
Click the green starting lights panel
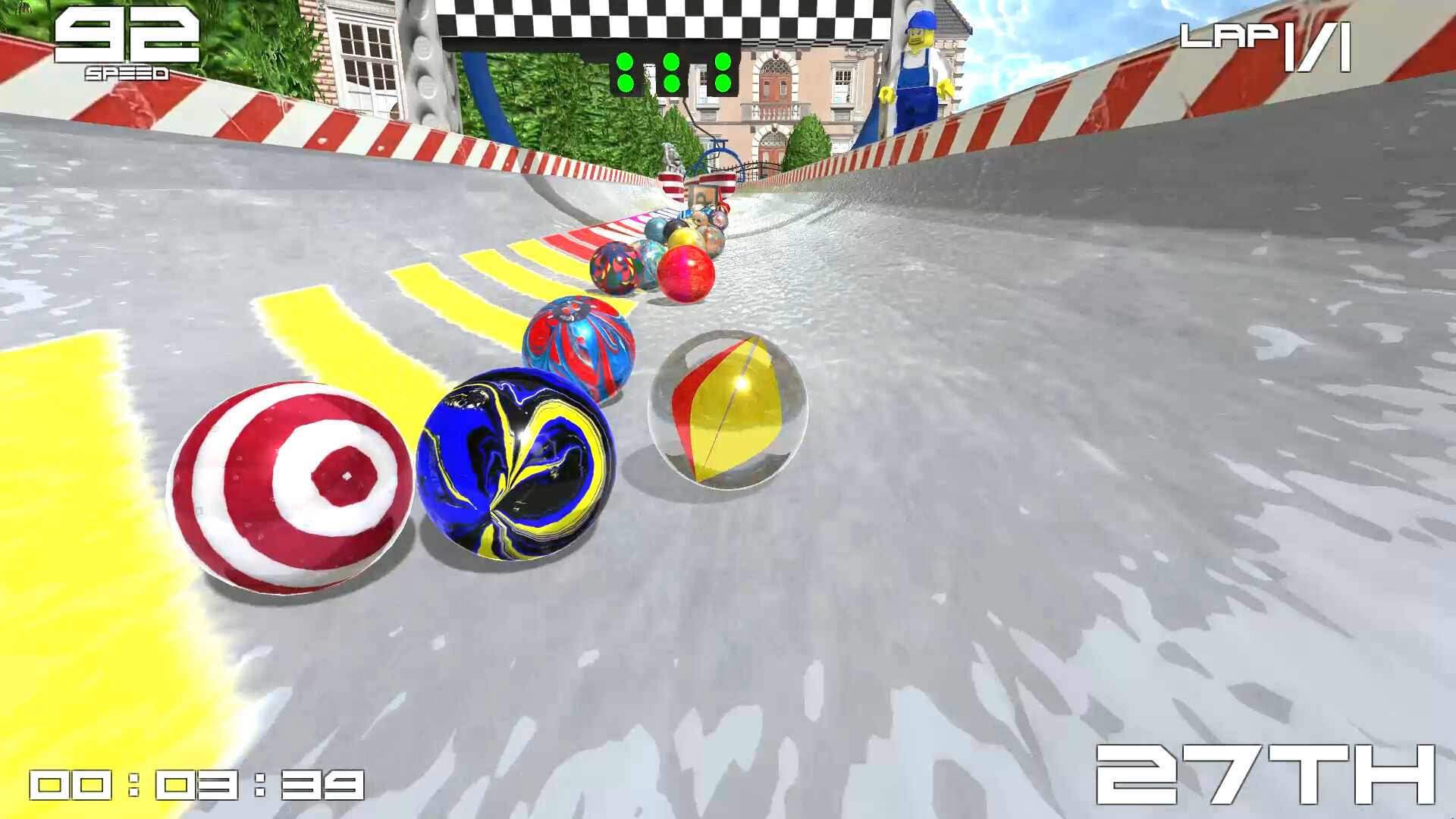[670, 72]
